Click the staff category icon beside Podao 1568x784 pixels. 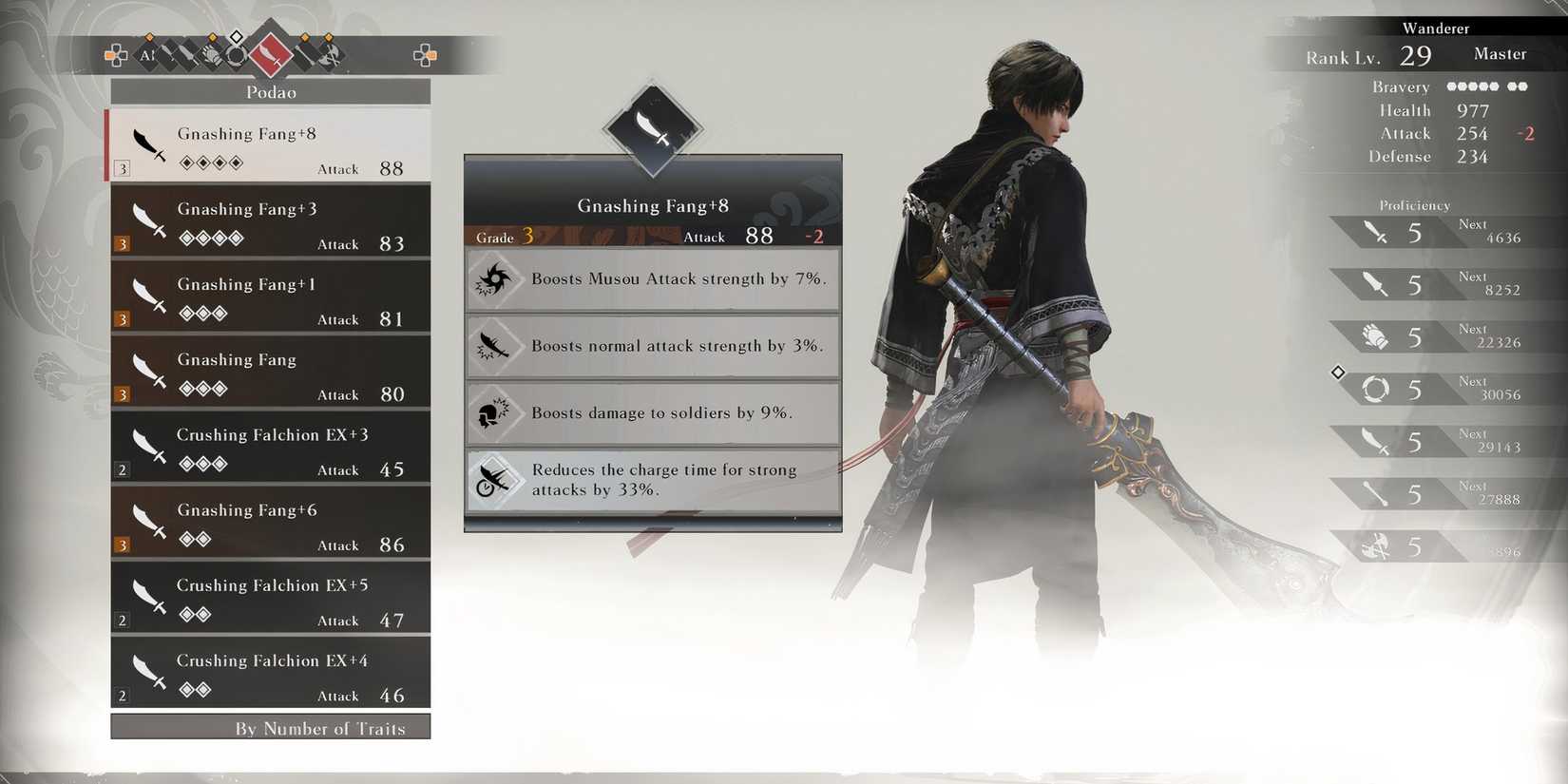[304, 55]
